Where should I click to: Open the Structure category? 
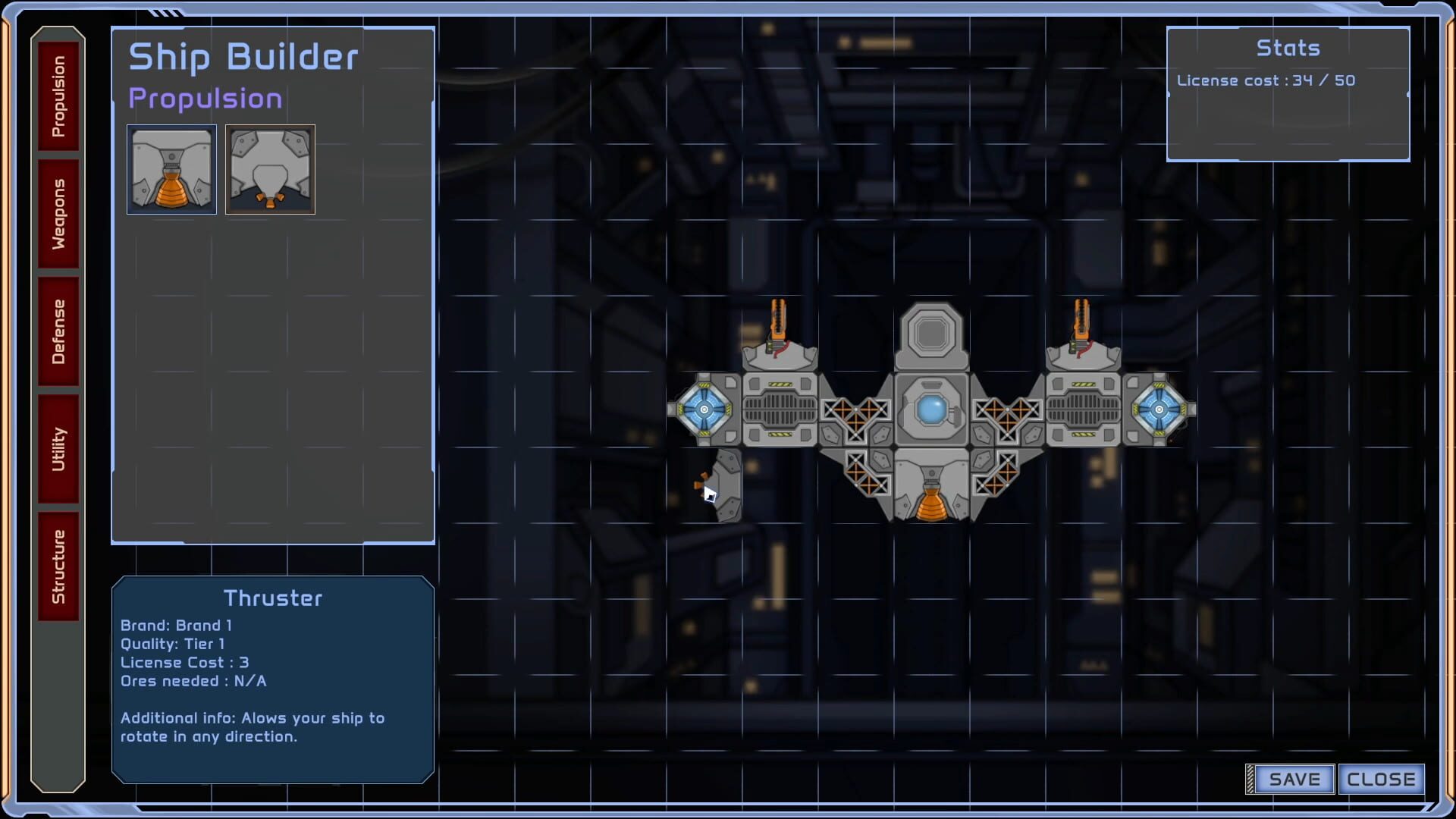click(58, 565)
